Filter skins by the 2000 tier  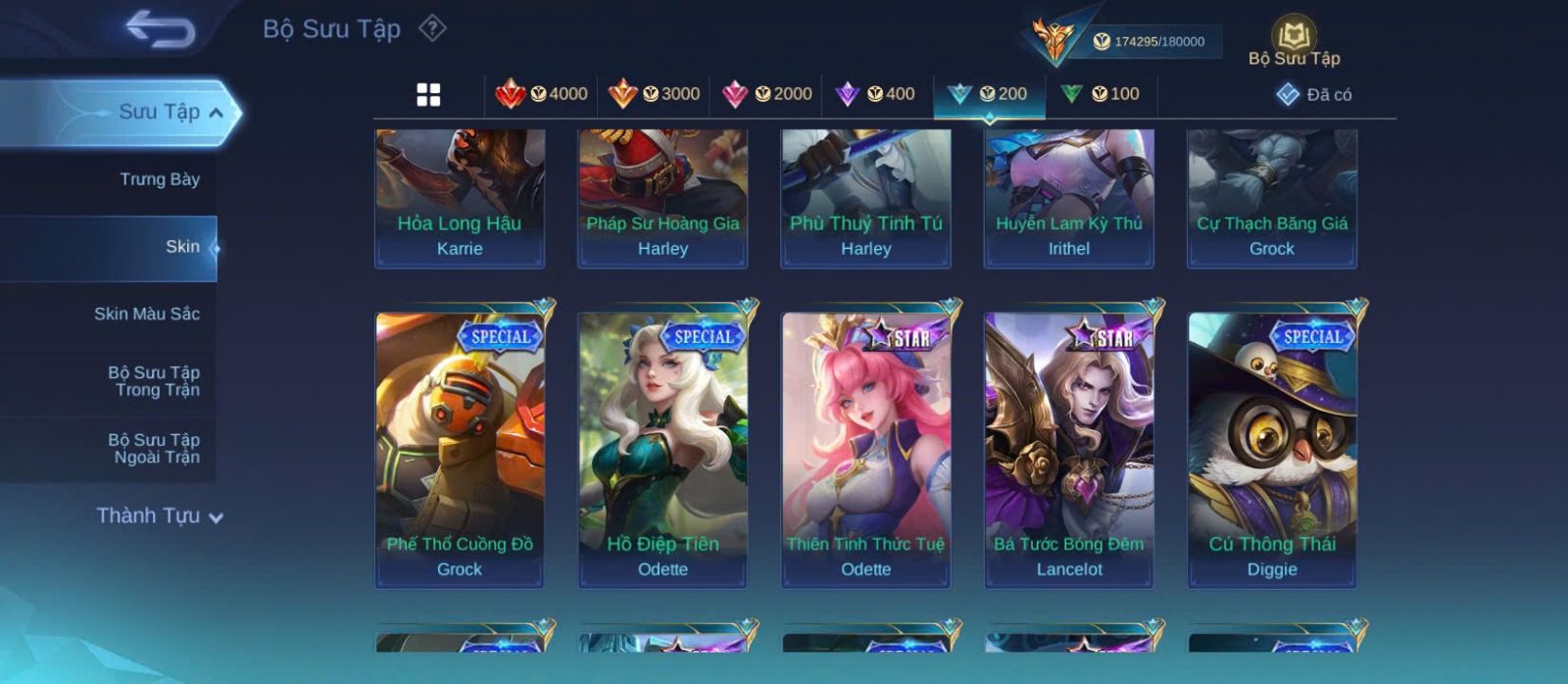coord(766,94)
